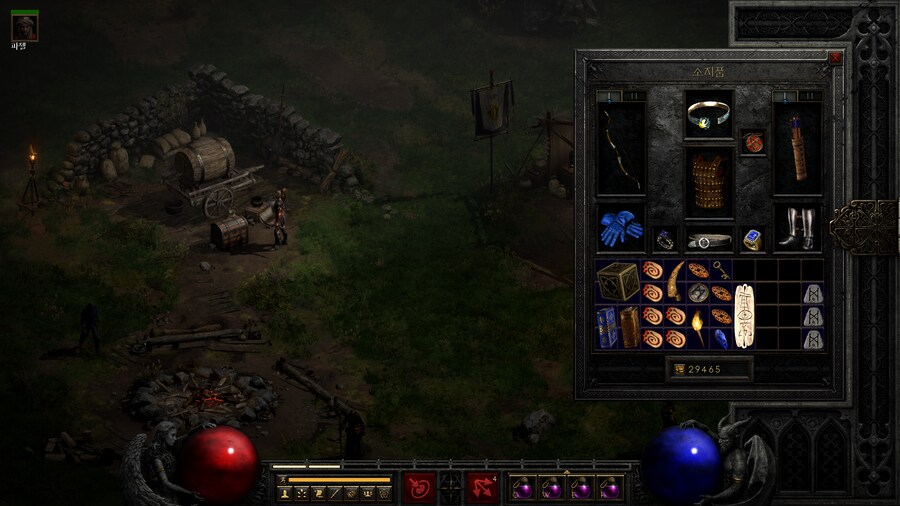Click the equipped circlet helm slot
The image size is (900, 506).
coord(709,113)
